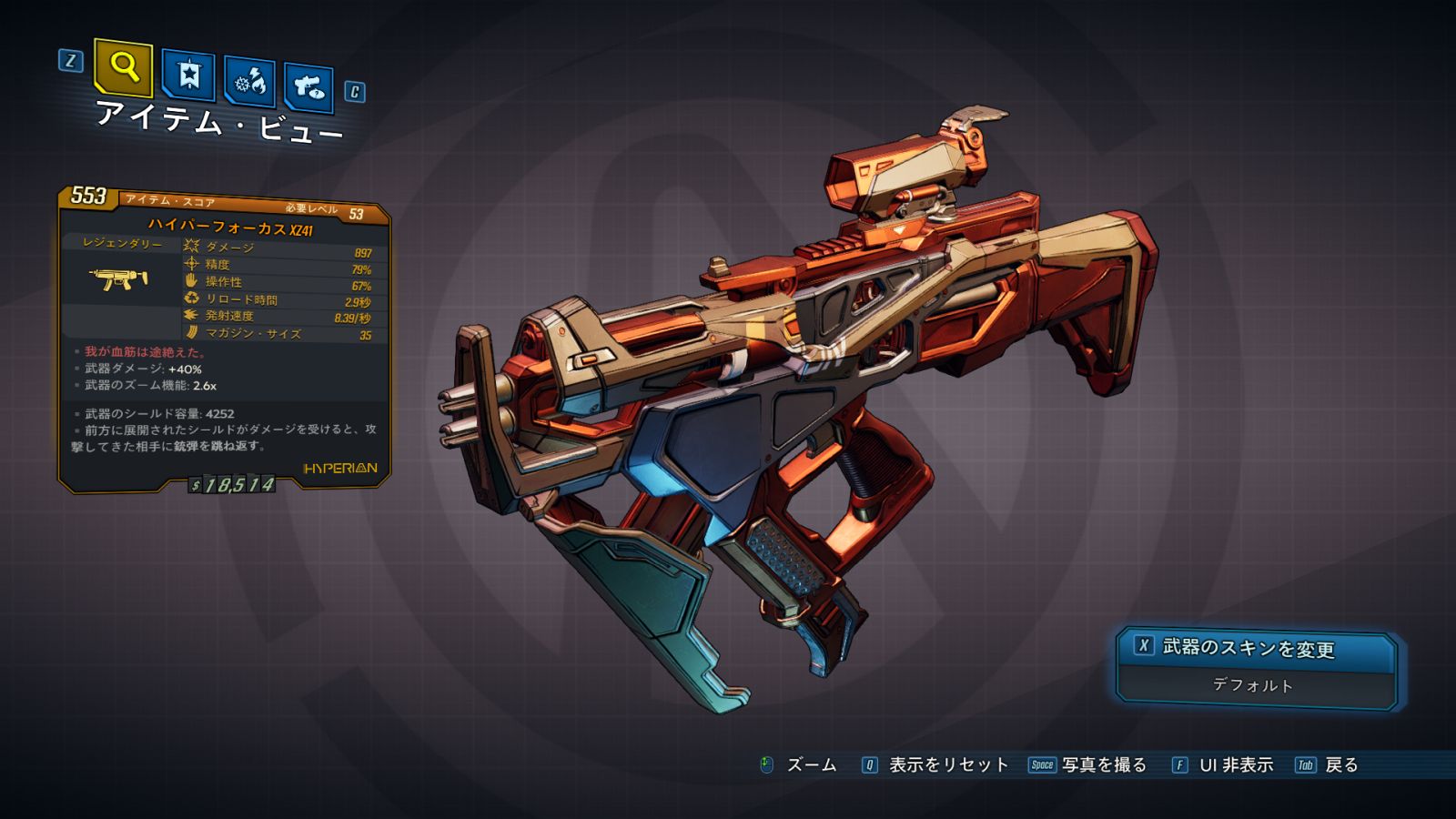Switch to the star badge tab
1456x819 pixels.
[x=188, y=75]
